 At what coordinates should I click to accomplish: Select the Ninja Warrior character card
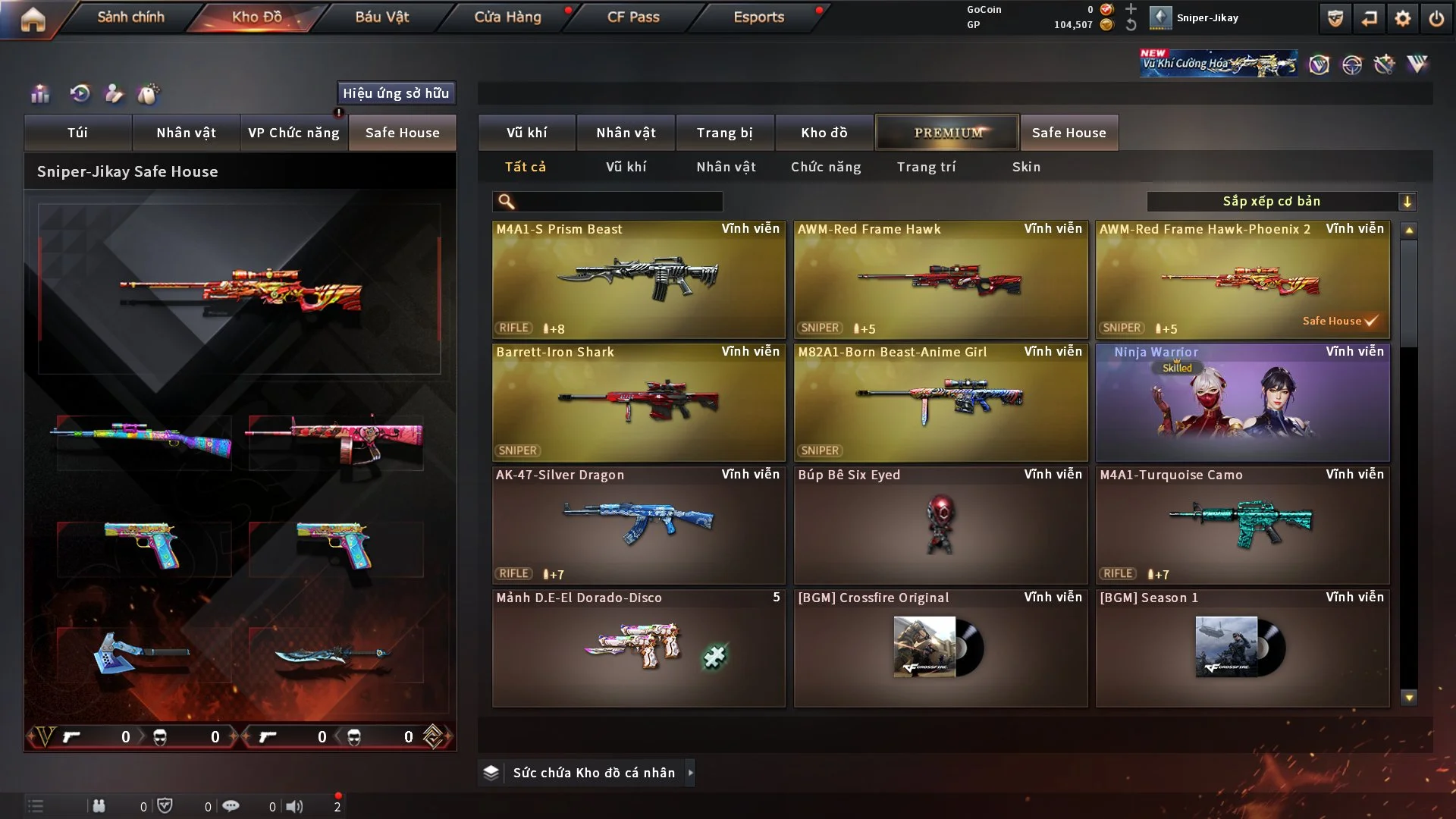pos(1242,402)
